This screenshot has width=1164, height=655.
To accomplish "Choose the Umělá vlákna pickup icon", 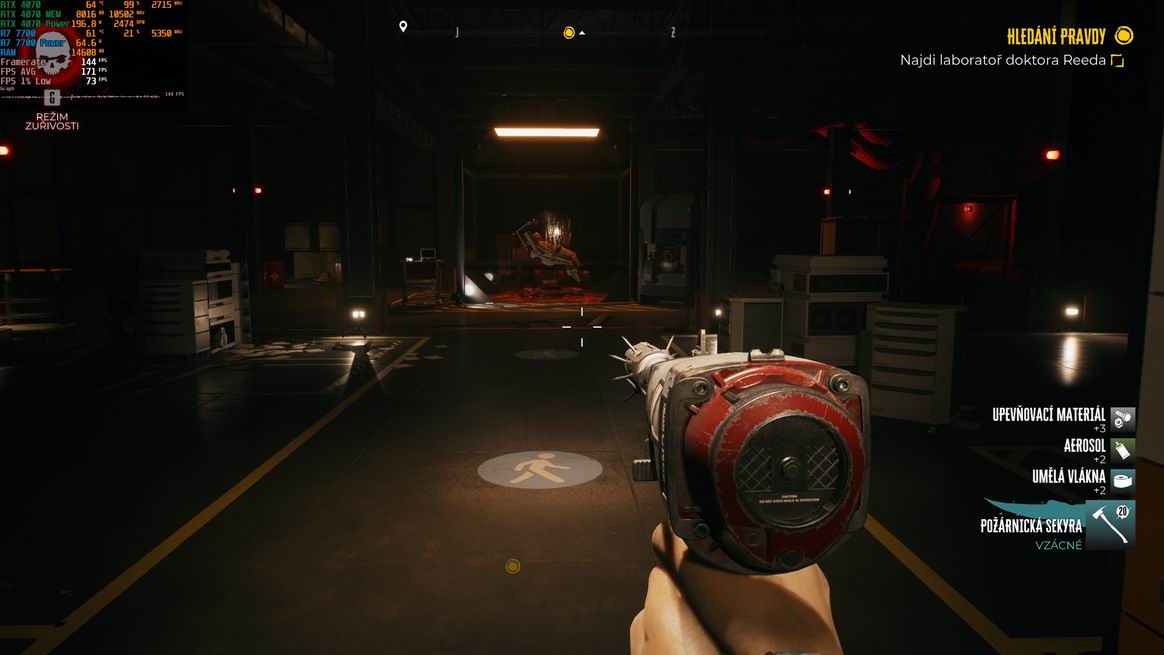I will (x=1123, y=480).
